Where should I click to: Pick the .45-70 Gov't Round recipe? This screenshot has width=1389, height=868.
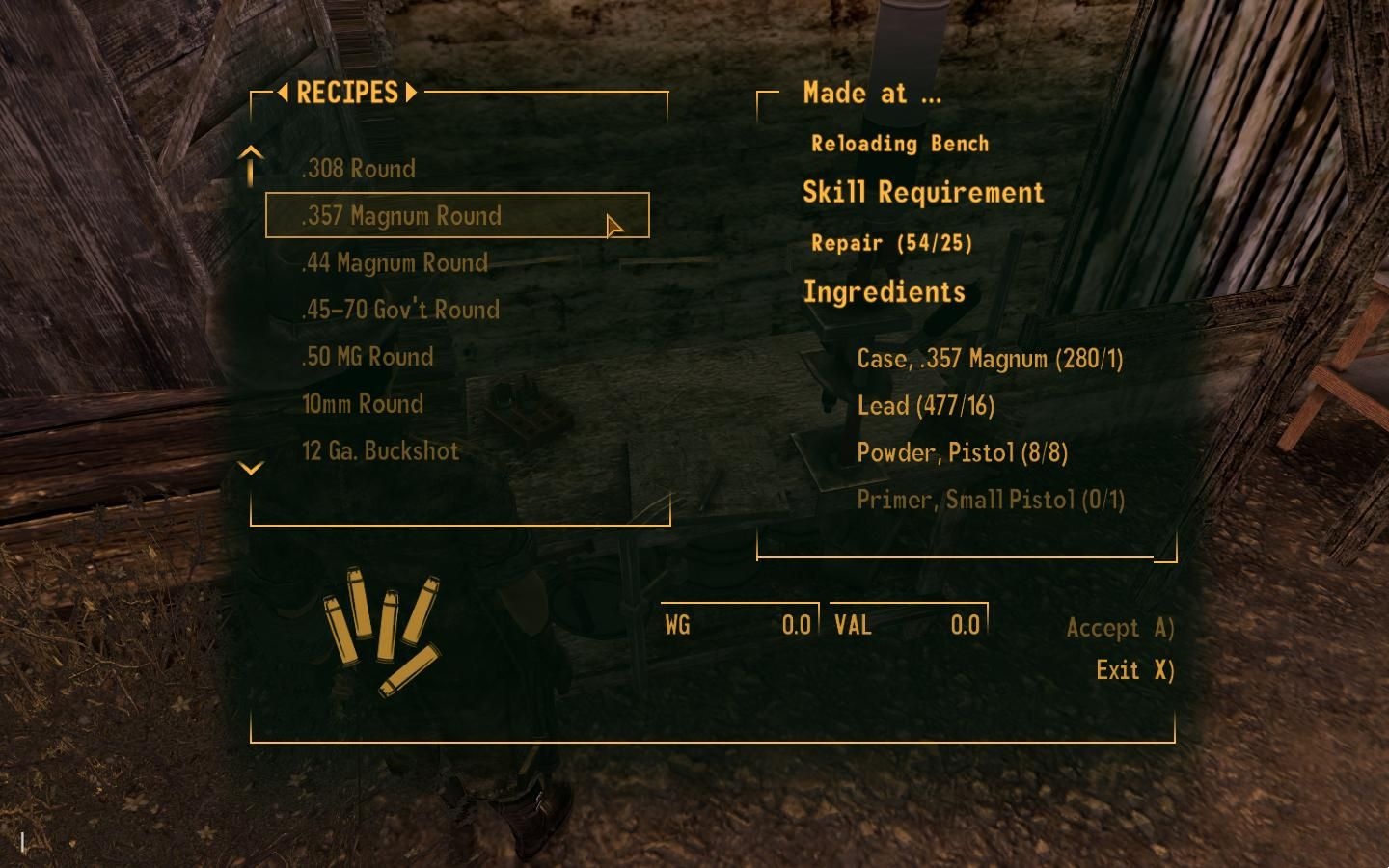(400, 310)
